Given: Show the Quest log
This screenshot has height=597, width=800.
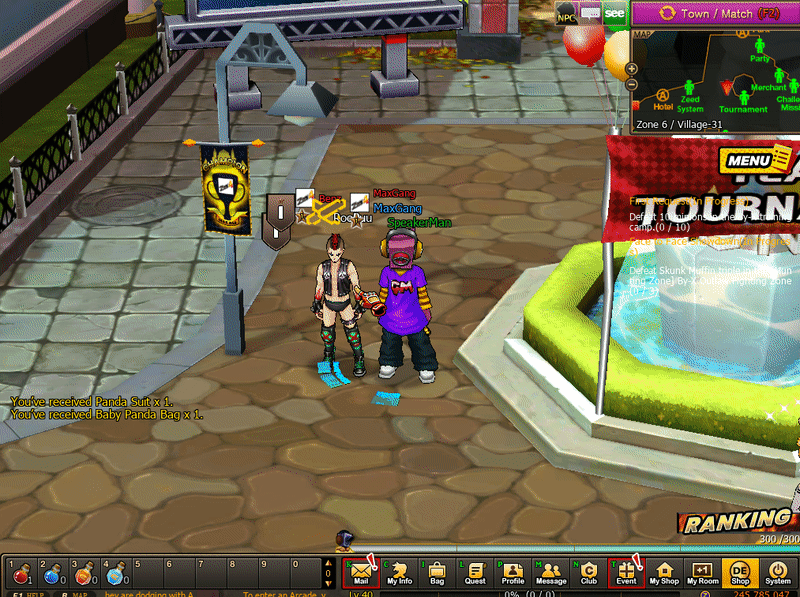Looking at the screenshot, I should tap(475, 573).
